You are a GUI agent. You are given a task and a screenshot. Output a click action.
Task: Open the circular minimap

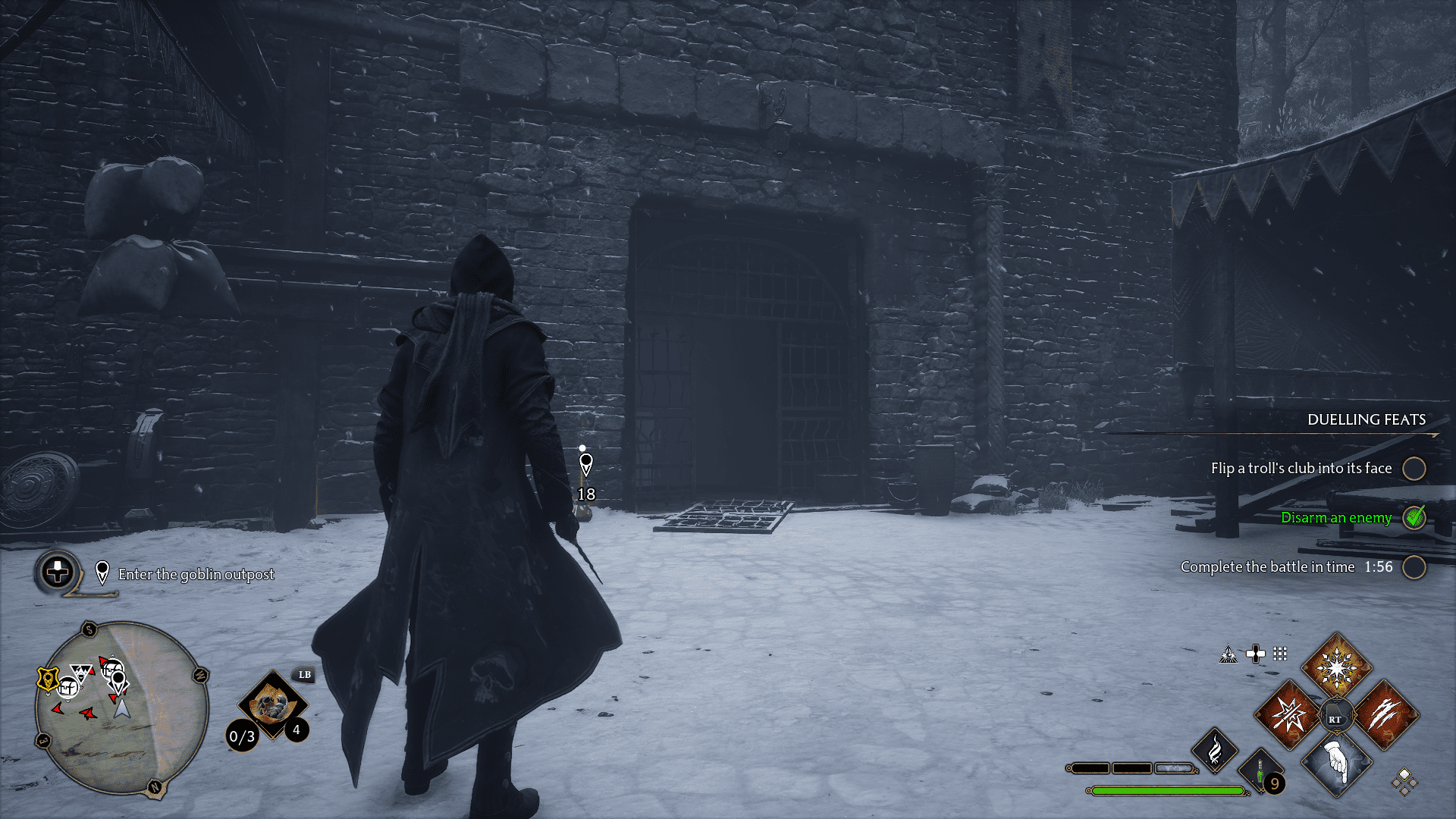click(121, 708)
